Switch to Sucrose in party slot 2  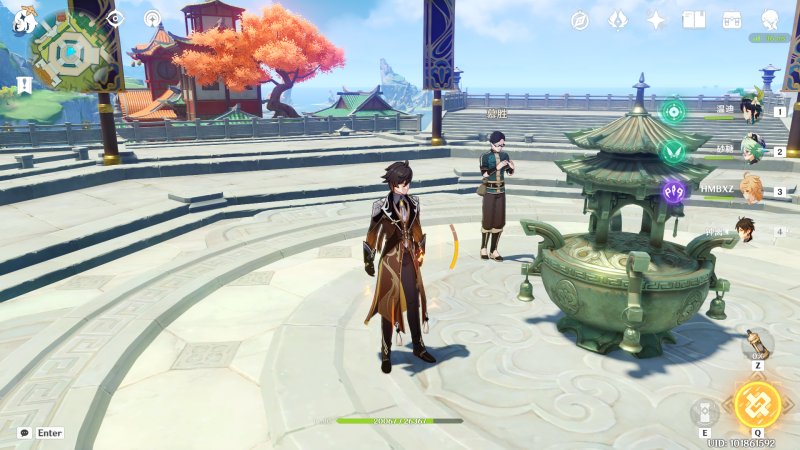click(752, 151)
